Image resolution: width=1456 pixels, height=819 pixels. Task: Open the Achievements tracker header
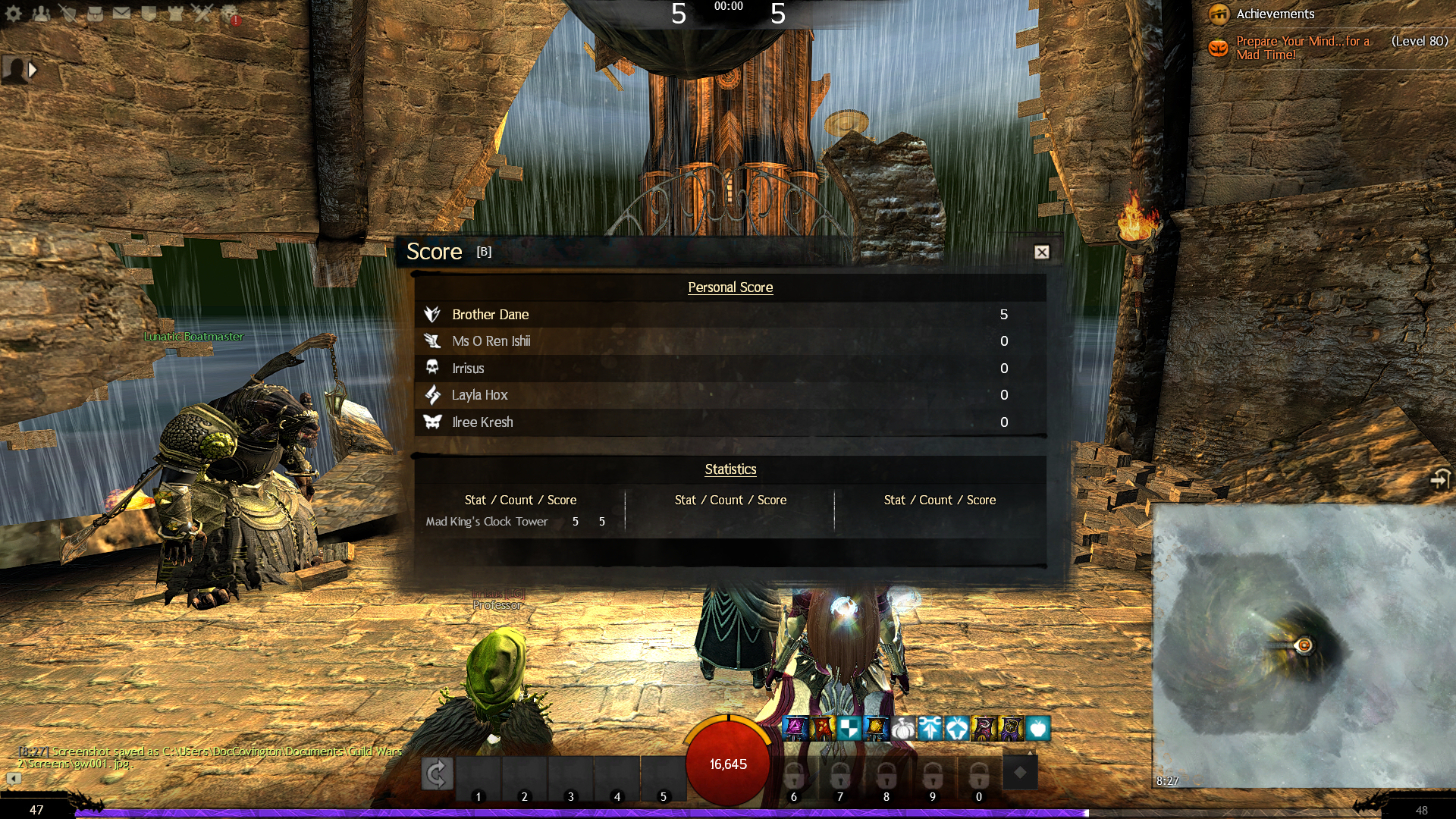click(x=1275, y=14)
